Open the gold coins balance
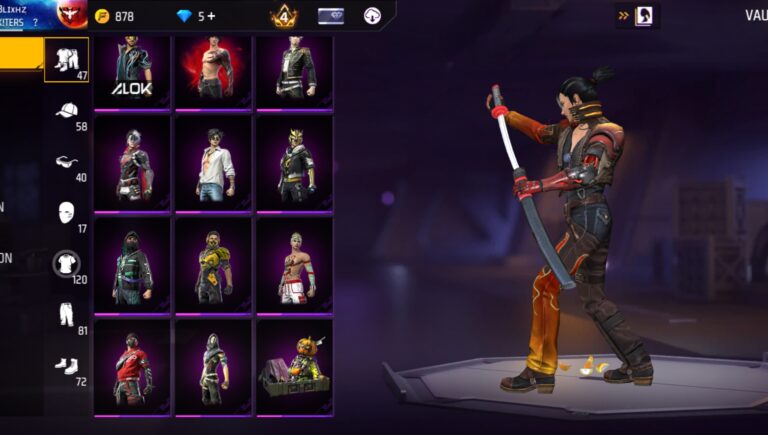This screenshot has height=435, width=768. click(x=114, y=16)
